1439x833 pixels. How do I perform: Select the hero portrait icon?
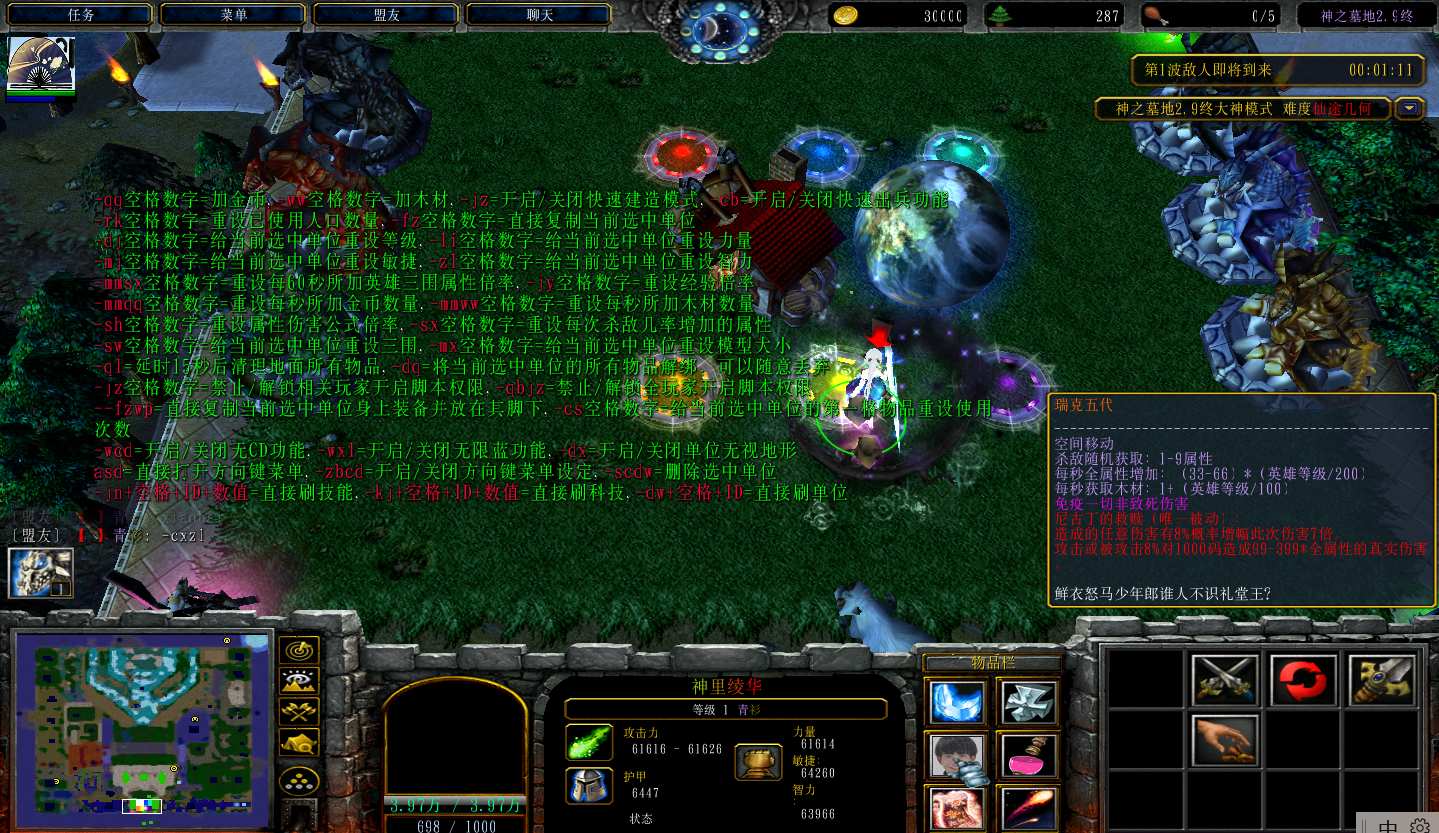[38, 66]
